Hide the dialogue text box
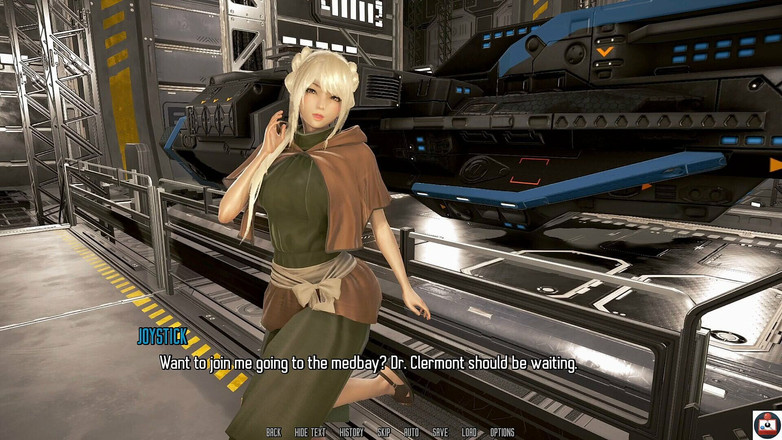Screen dimensions: 782x440 310,433
